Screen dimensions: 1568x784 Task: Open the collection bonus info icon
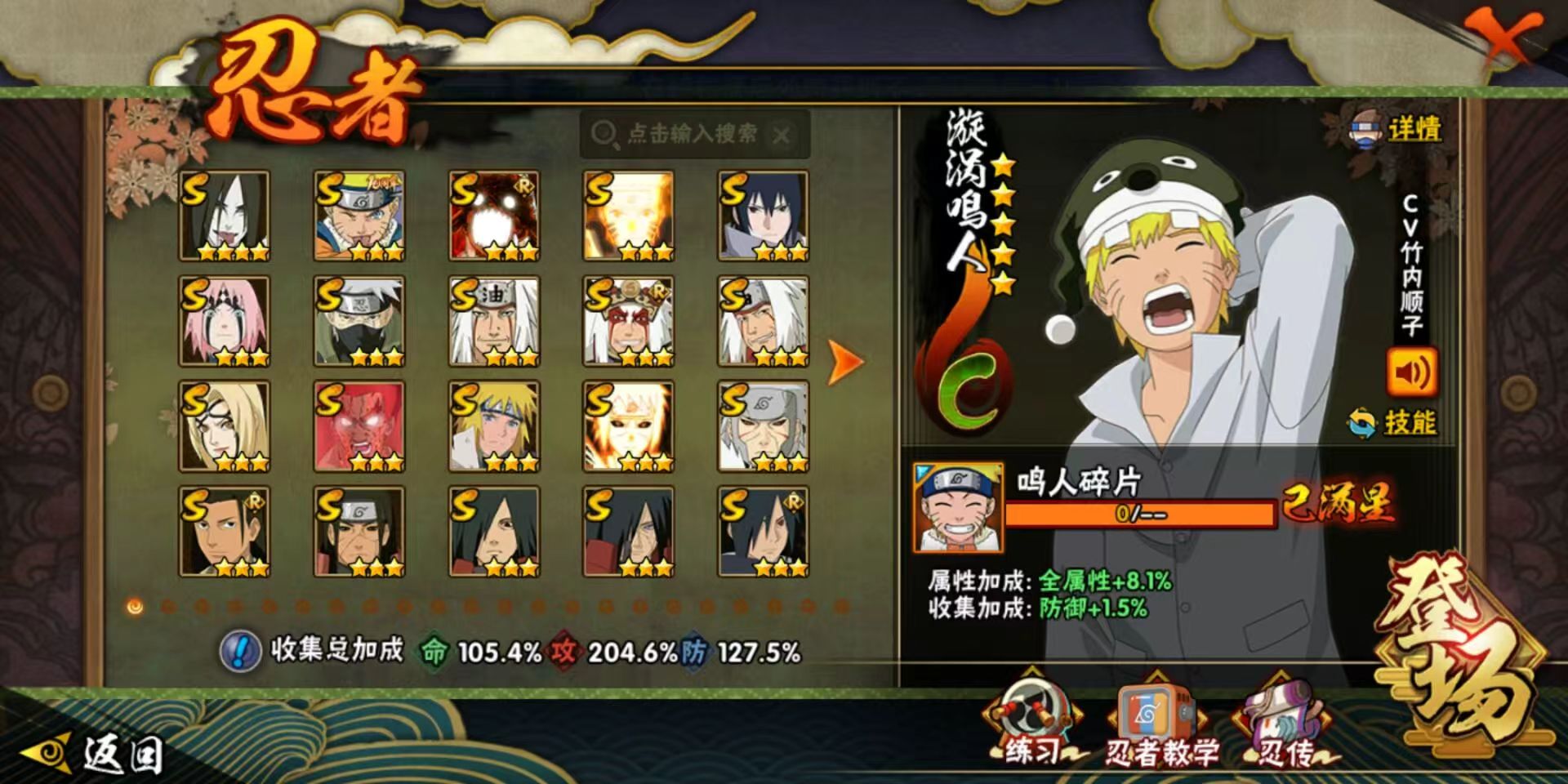coord(240,651)
